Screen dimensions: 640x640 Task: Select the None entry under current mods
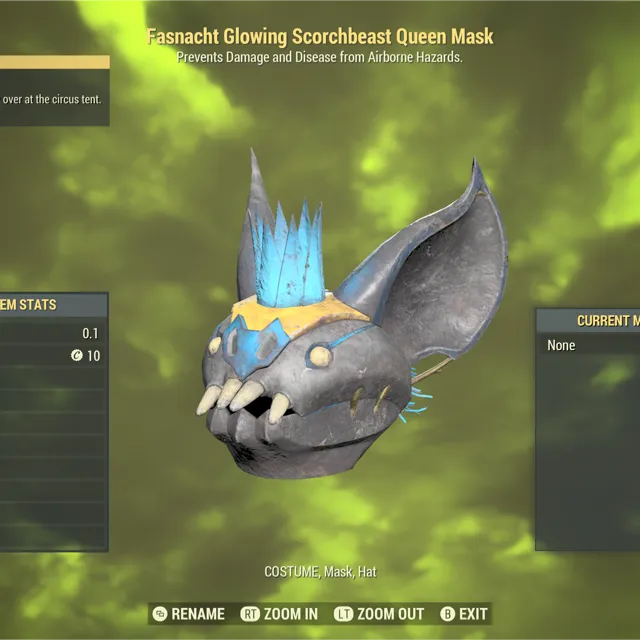tap(562, 345)
